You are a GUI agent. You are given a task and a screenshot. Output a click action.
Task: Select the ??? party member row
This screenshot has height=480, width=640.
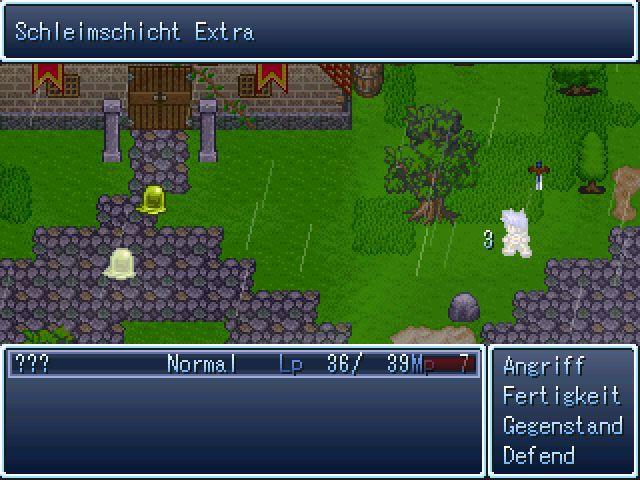(243, 364)
